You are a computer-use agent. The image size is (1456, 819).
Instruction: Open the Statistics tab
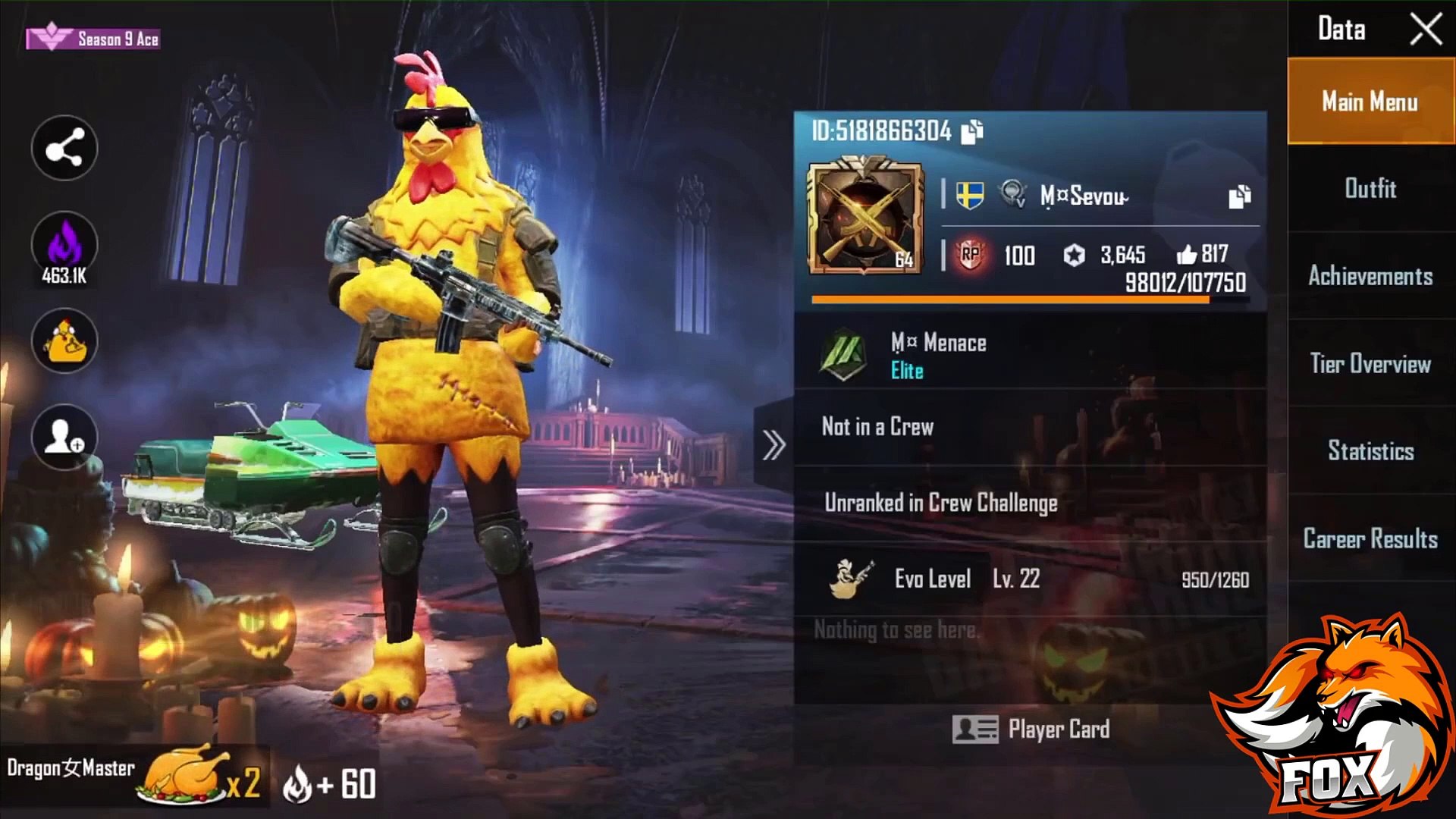(1370, 451)
